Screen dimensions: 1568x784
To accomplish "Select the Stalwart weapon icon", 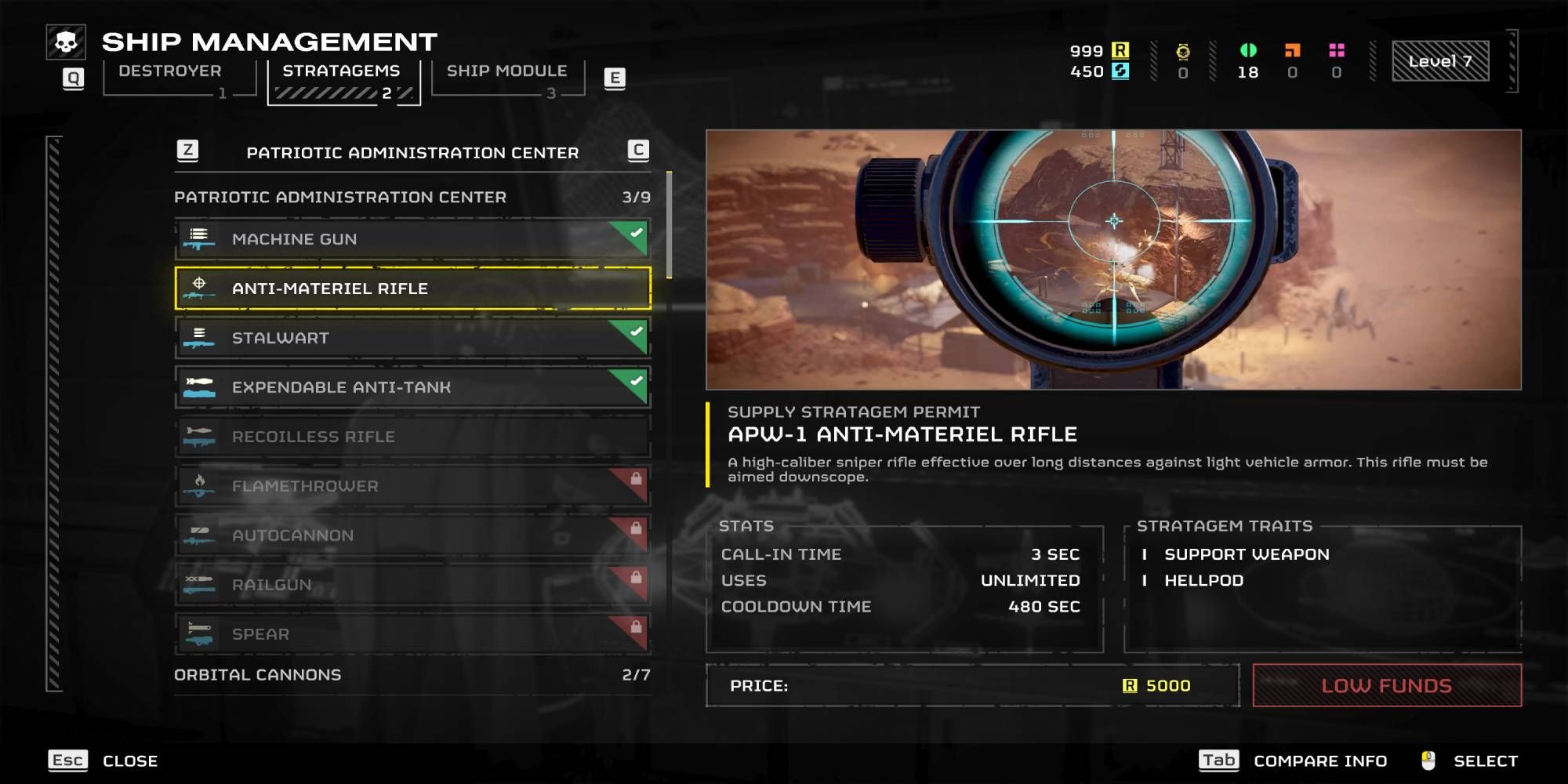I will point(201,338).
